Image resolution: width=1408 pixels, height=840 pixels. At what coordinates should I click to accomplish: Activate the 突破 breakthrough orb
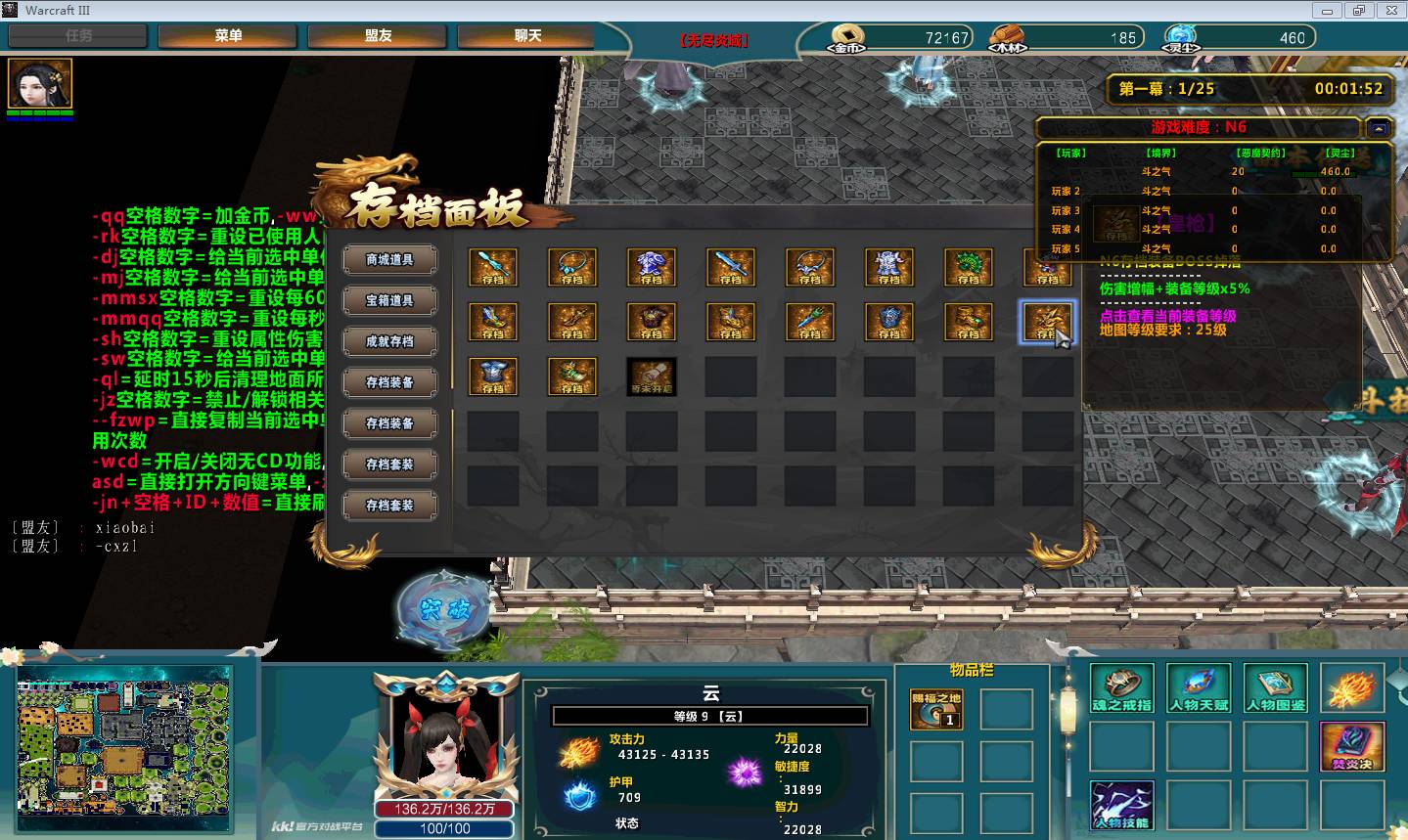pyautogui.click(x=444, y=609)
